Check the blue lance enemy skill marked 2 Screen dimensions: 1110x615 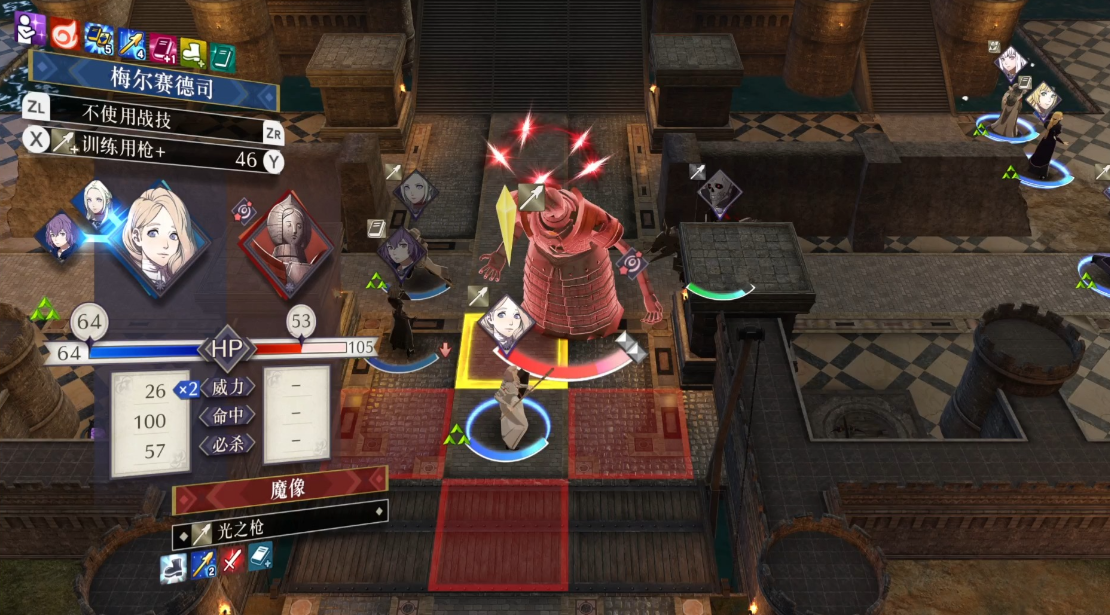(x=203, y=564)
